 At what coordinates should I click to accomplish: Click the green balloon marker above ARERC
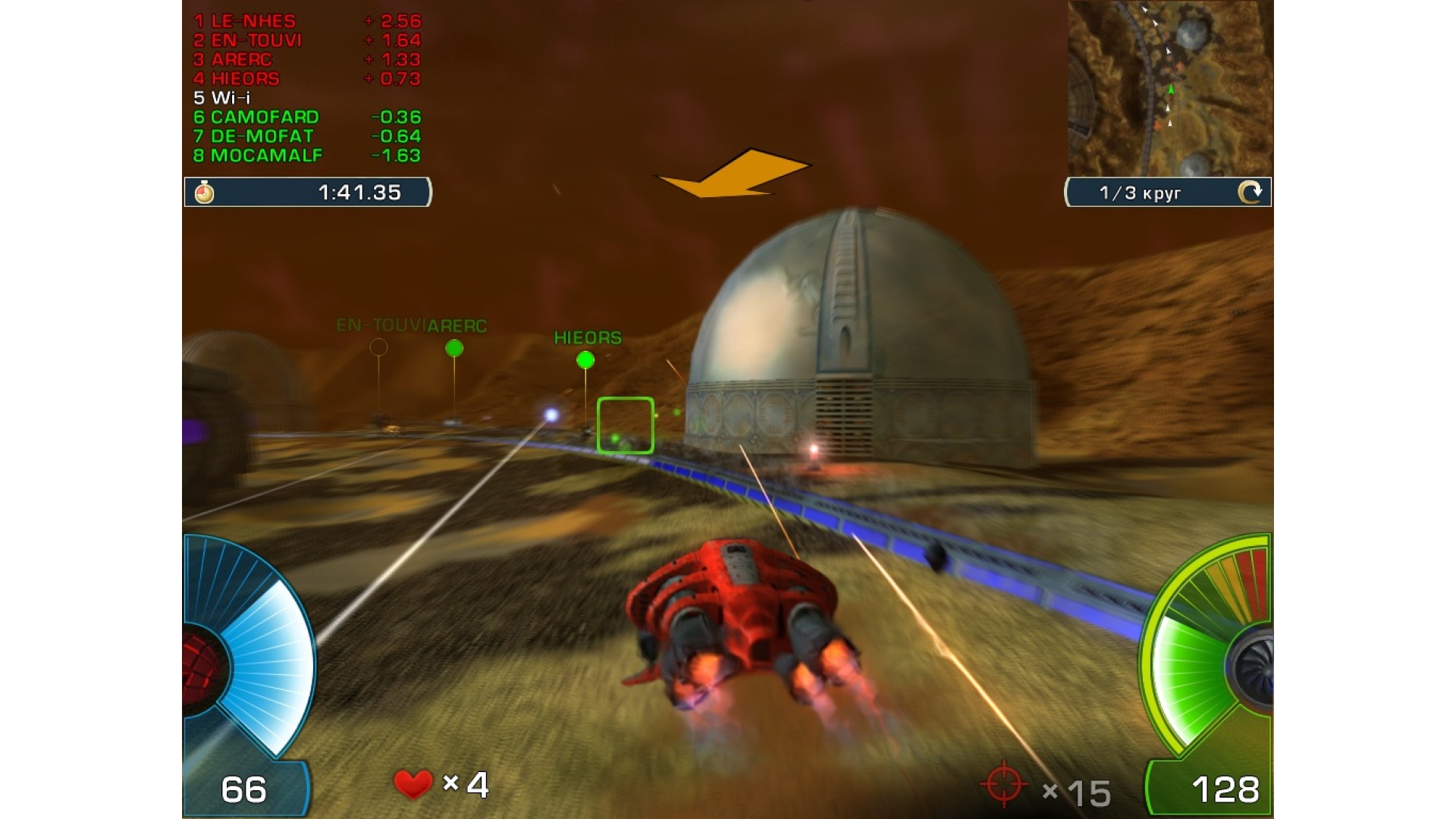click(x=455, y=347)
